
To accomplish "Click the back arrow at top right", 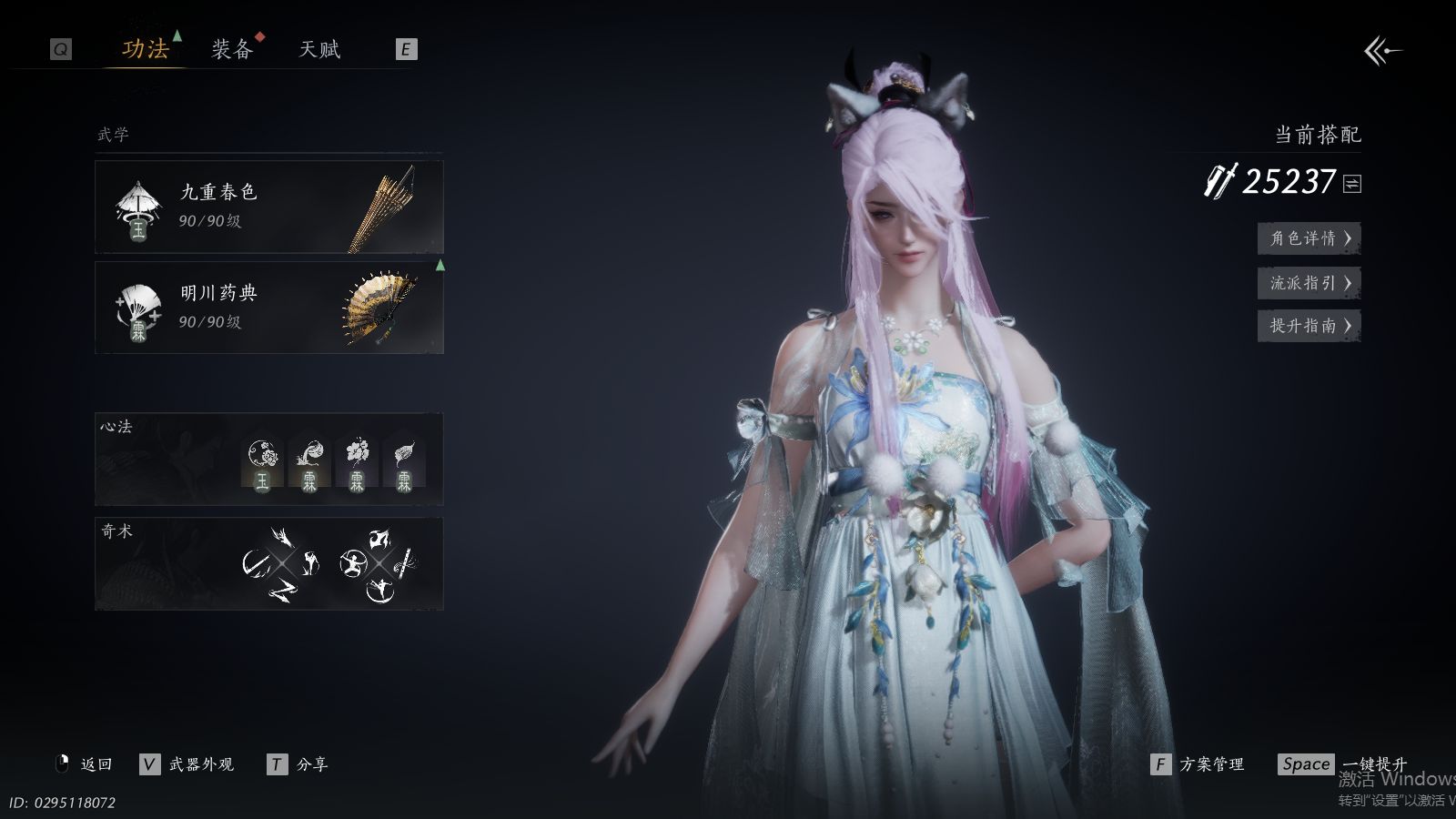I will pos(1382,51).
